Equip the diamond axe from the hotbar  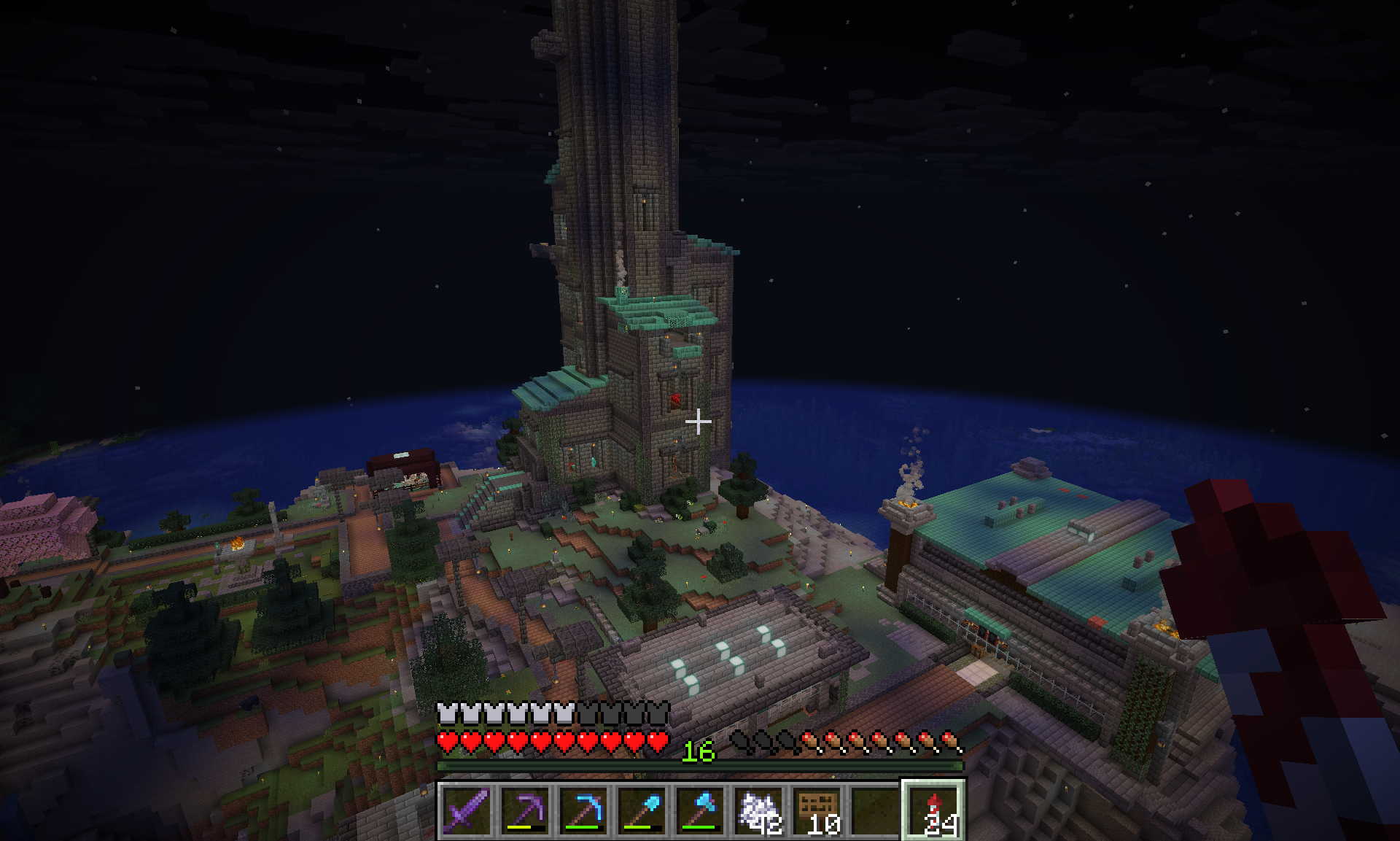(x=700, y=809)
